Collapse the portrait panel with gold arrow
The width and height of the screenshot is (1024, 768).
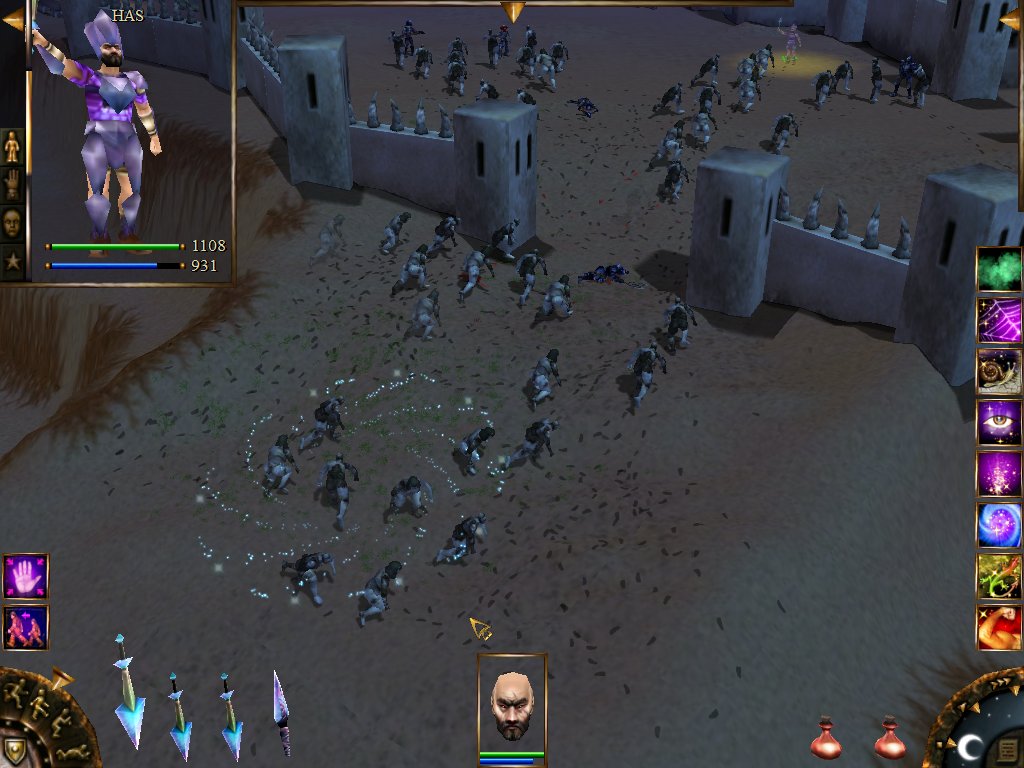click(12, 20)
